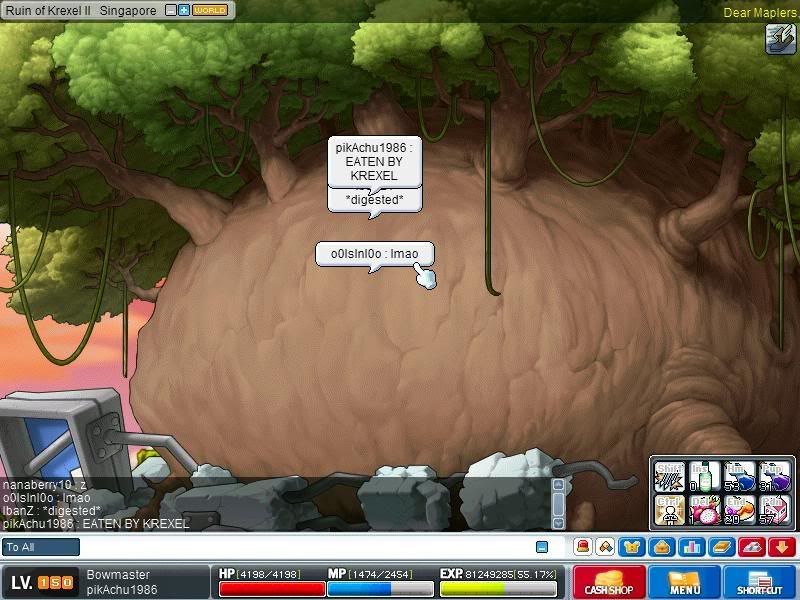The height and width of the screenshot is (600, 800).
Task: Use the blue potion in Hm slot
Action: click(739, 476)
